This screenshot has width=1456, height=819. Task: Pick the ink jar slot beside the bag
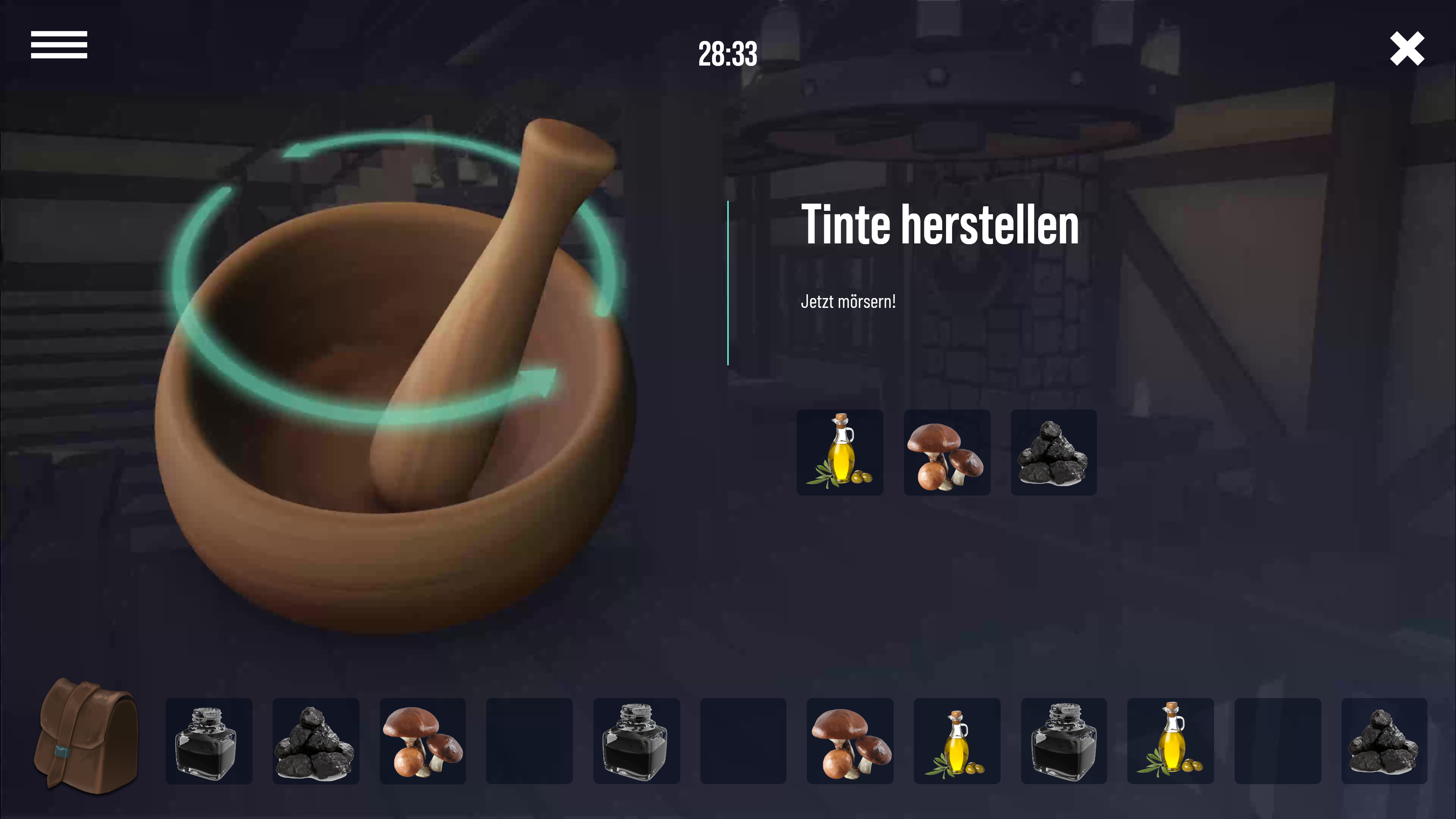209,741
